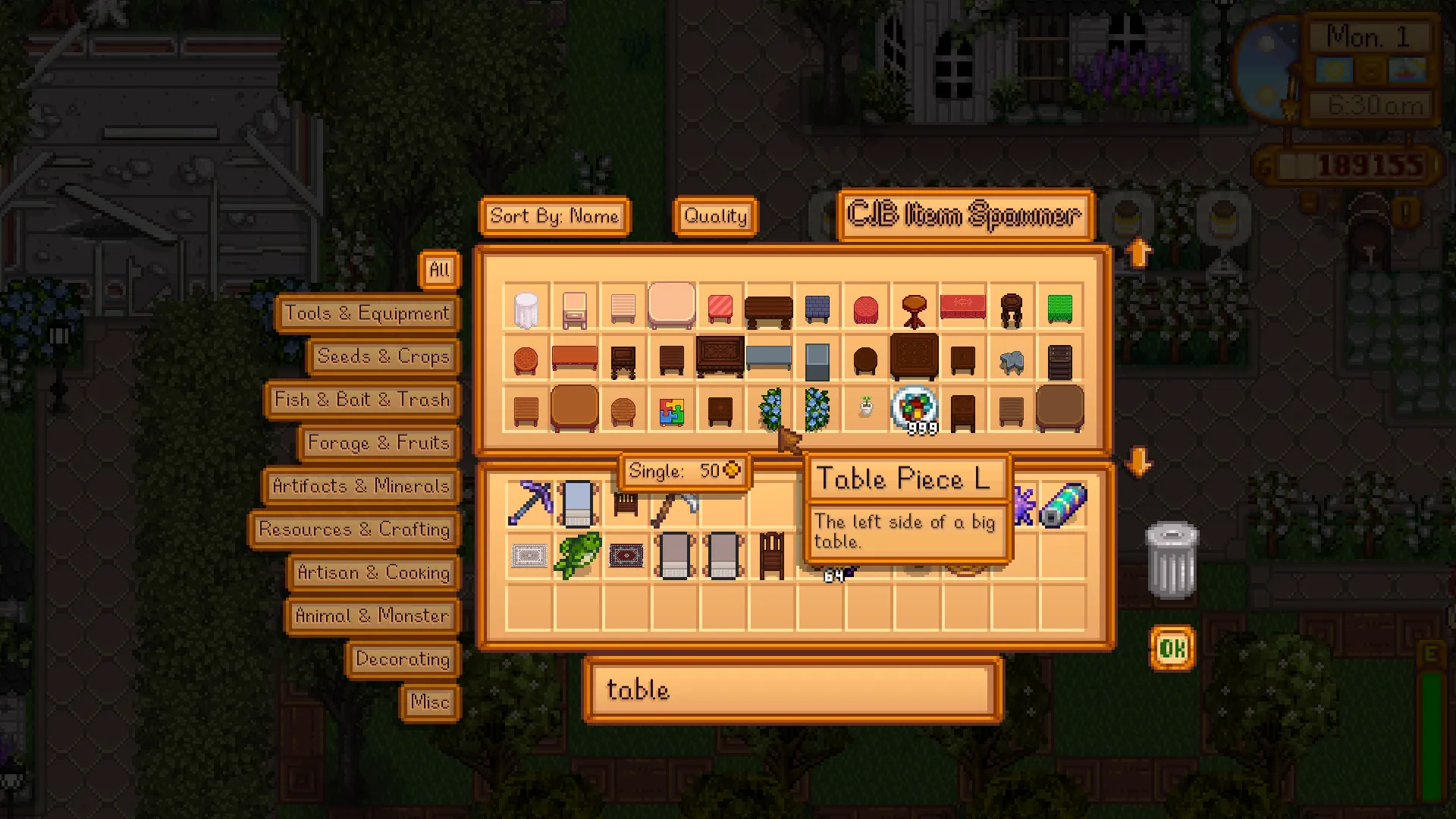Pick the colorful puzzle table item
Screen dimensions: 1456x819
pyautogui.click(x=671, y=411)
